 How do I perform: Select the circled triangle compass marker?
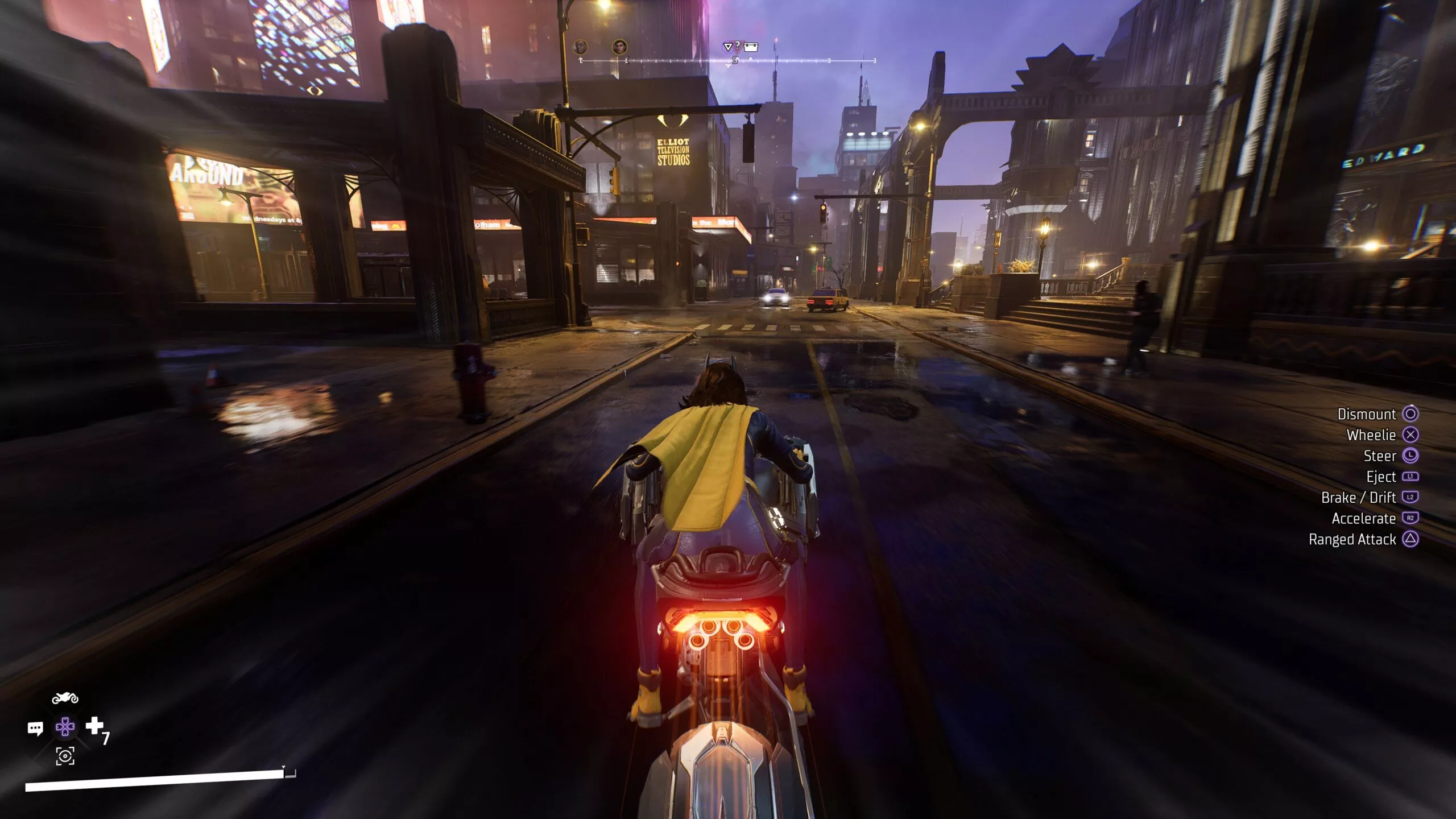pos(727,47)
